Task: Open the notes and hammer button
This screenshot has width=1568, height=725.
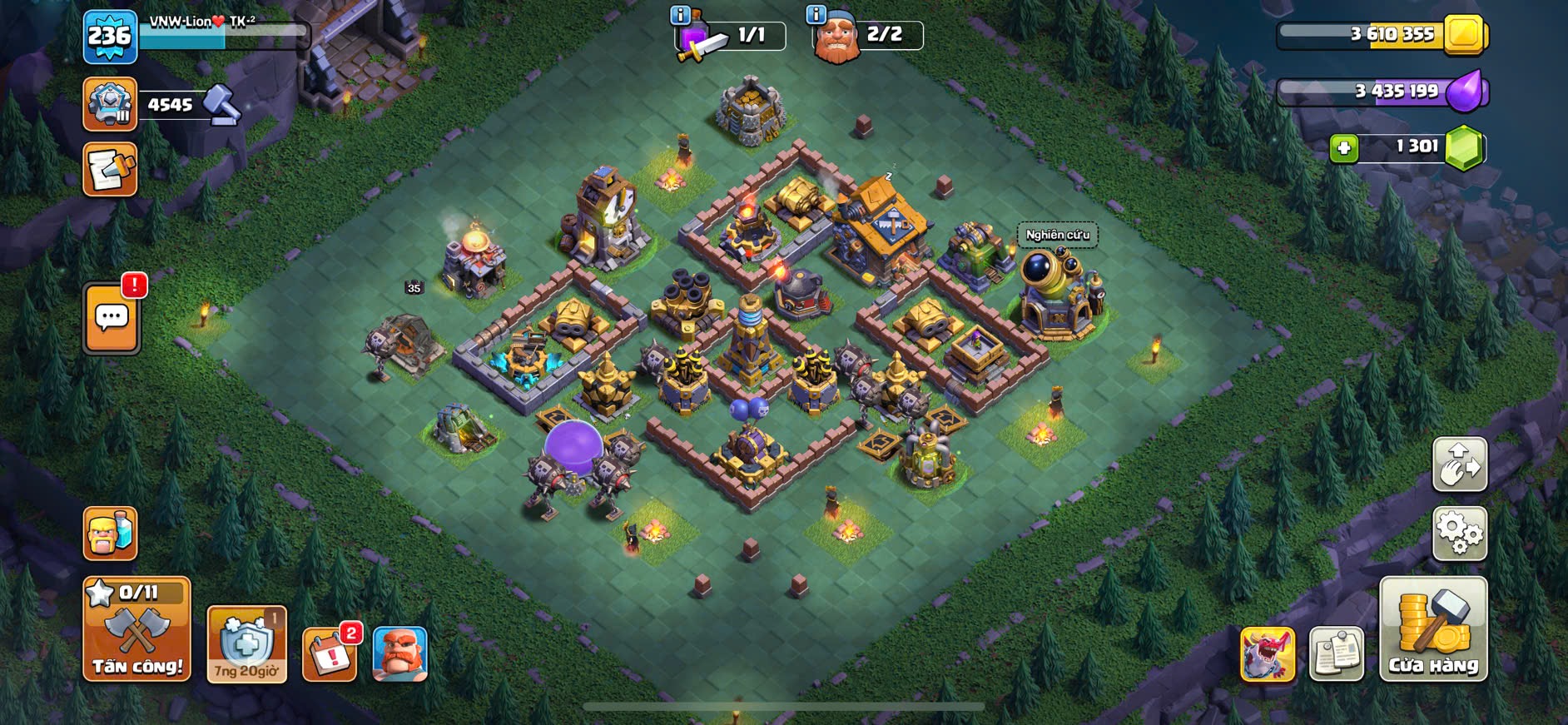Action: [110, 170]
